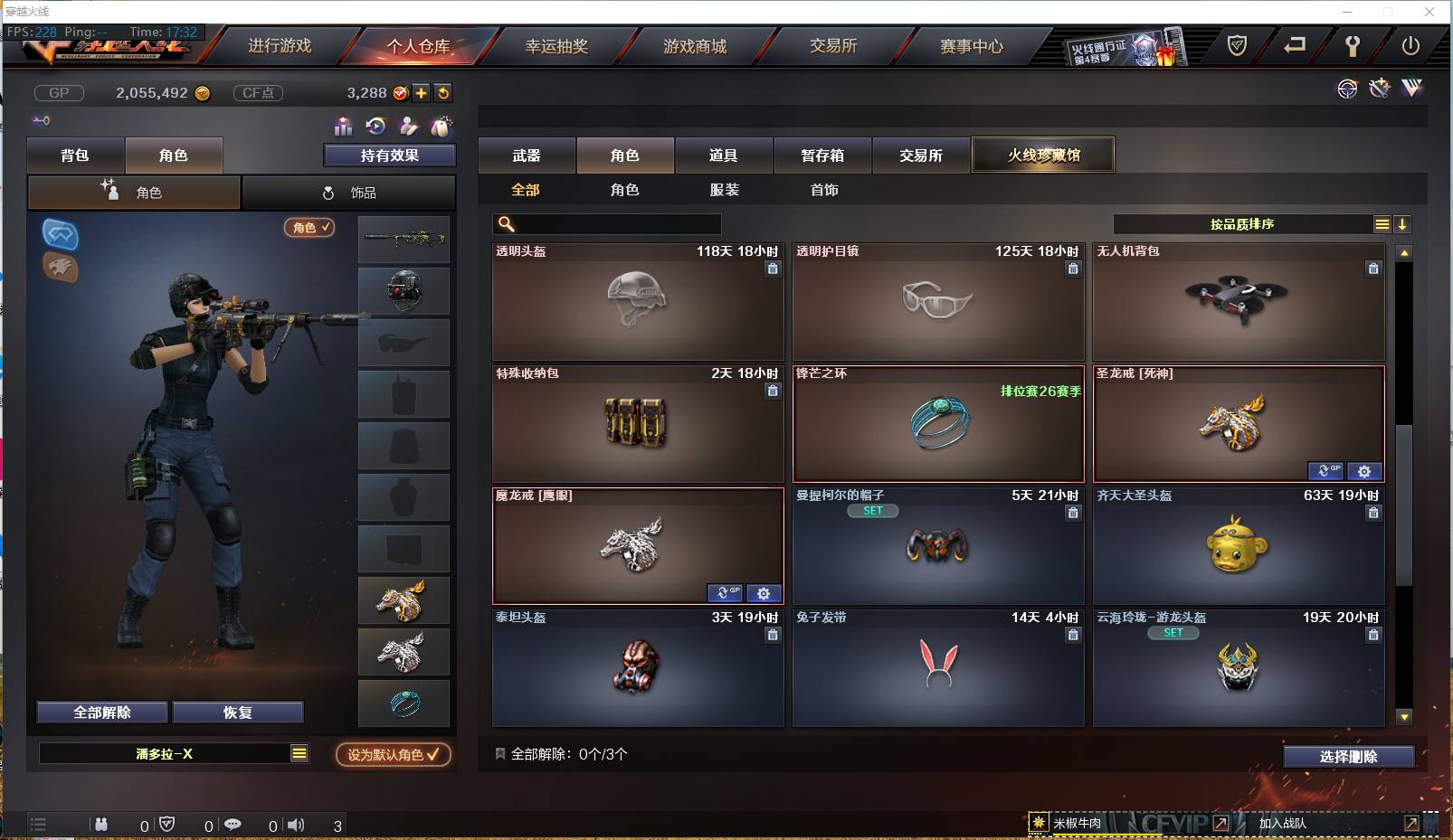
Task: Open gear settings on 圣龙戒 [死神] card
Action: coord(1365,471)
